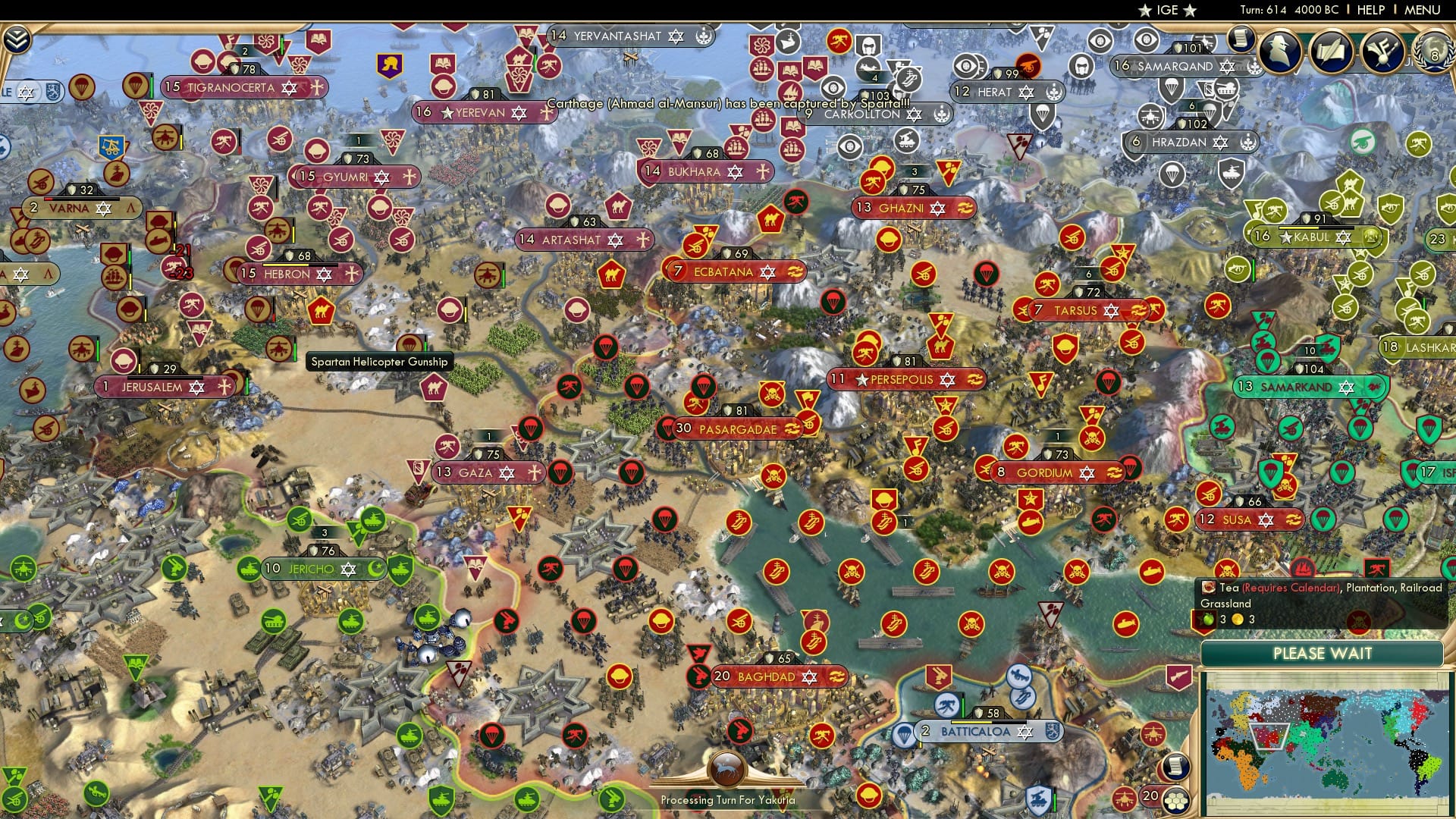This screenshot has height=819, width=1456.
Task: Open HELP from the top bar
Action: point(1371,9)
